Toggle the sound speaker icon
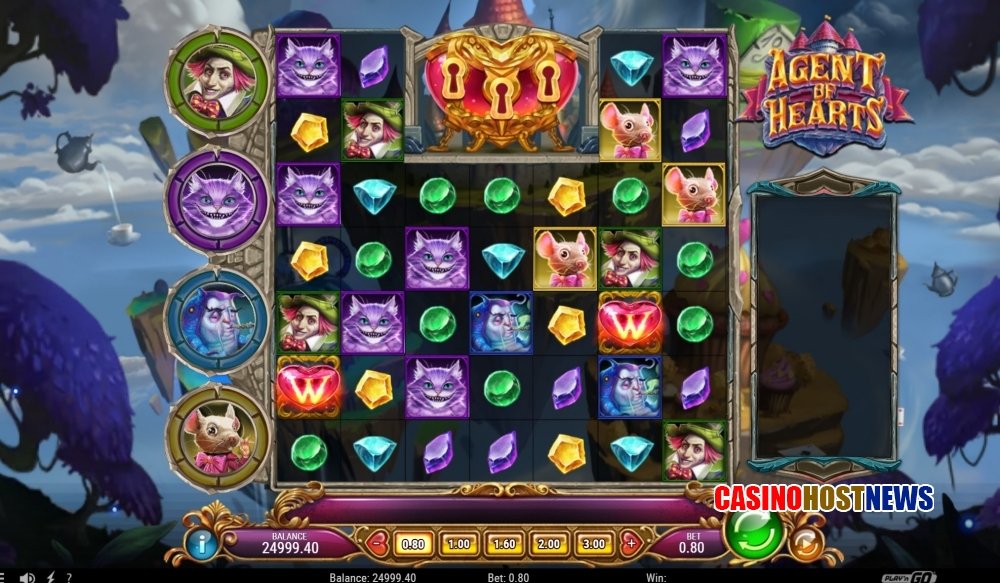The width and height of the screenshot is (1000, 583). coord(27,577)
